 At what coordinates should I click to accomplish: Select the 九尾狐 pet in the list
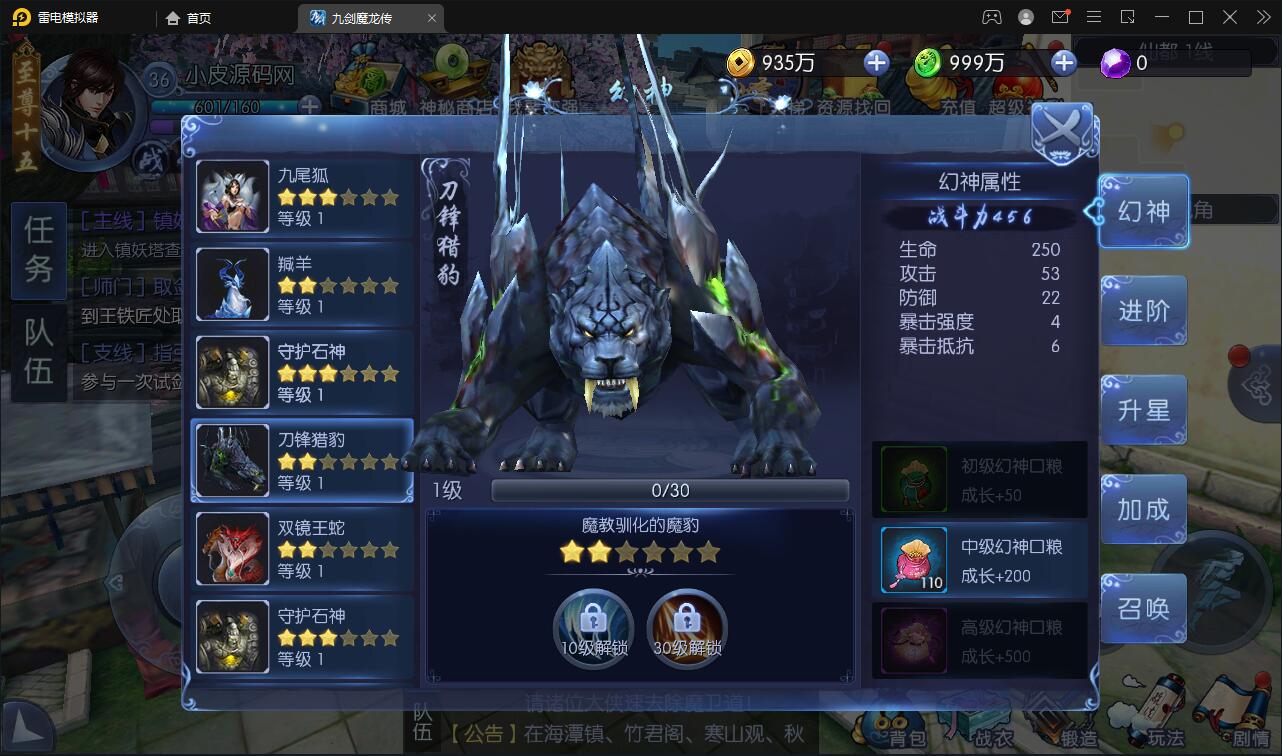300,196
